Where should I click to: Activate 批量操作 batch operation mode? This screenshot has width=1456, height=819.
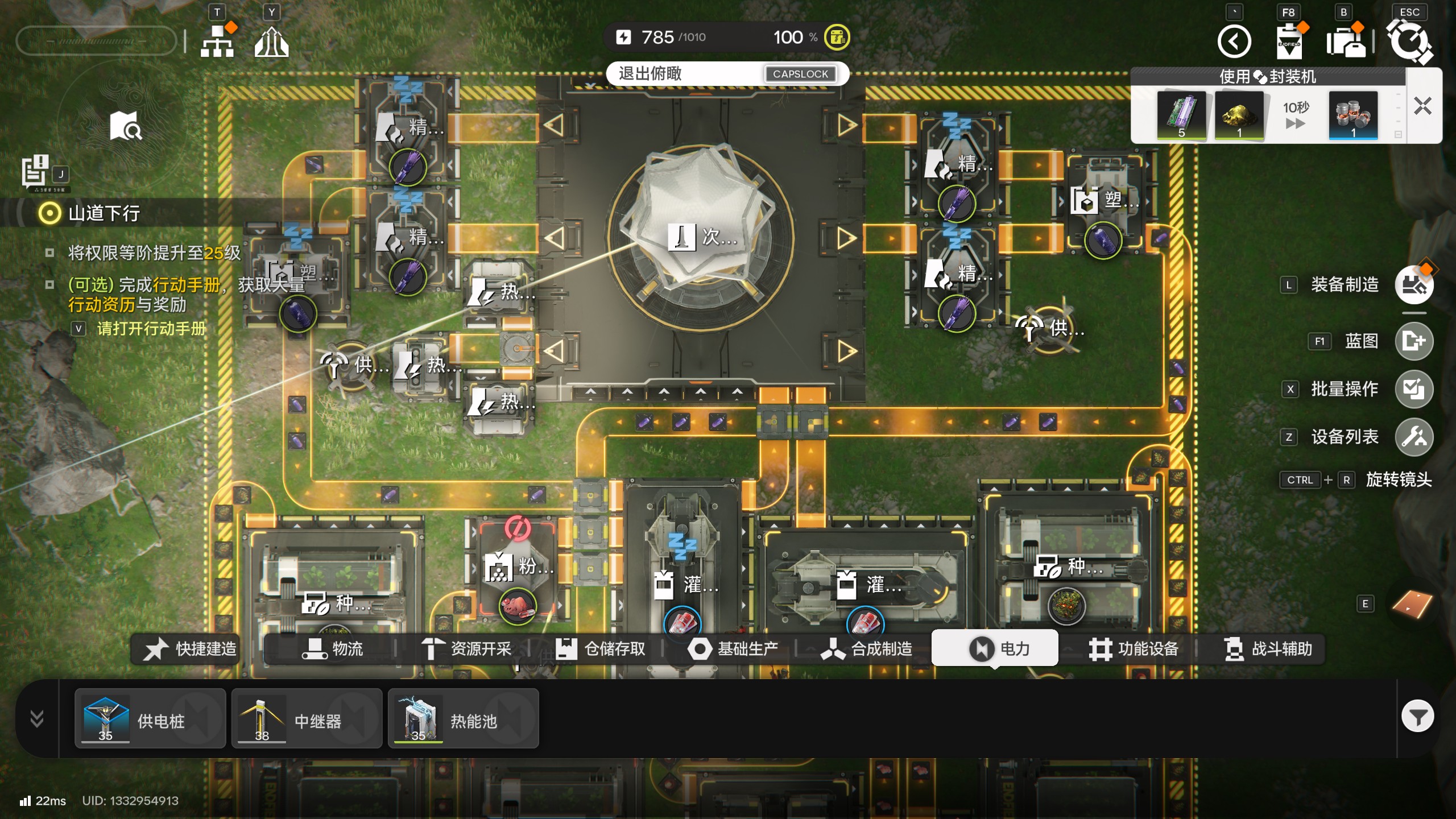(x=1414, y=389)
